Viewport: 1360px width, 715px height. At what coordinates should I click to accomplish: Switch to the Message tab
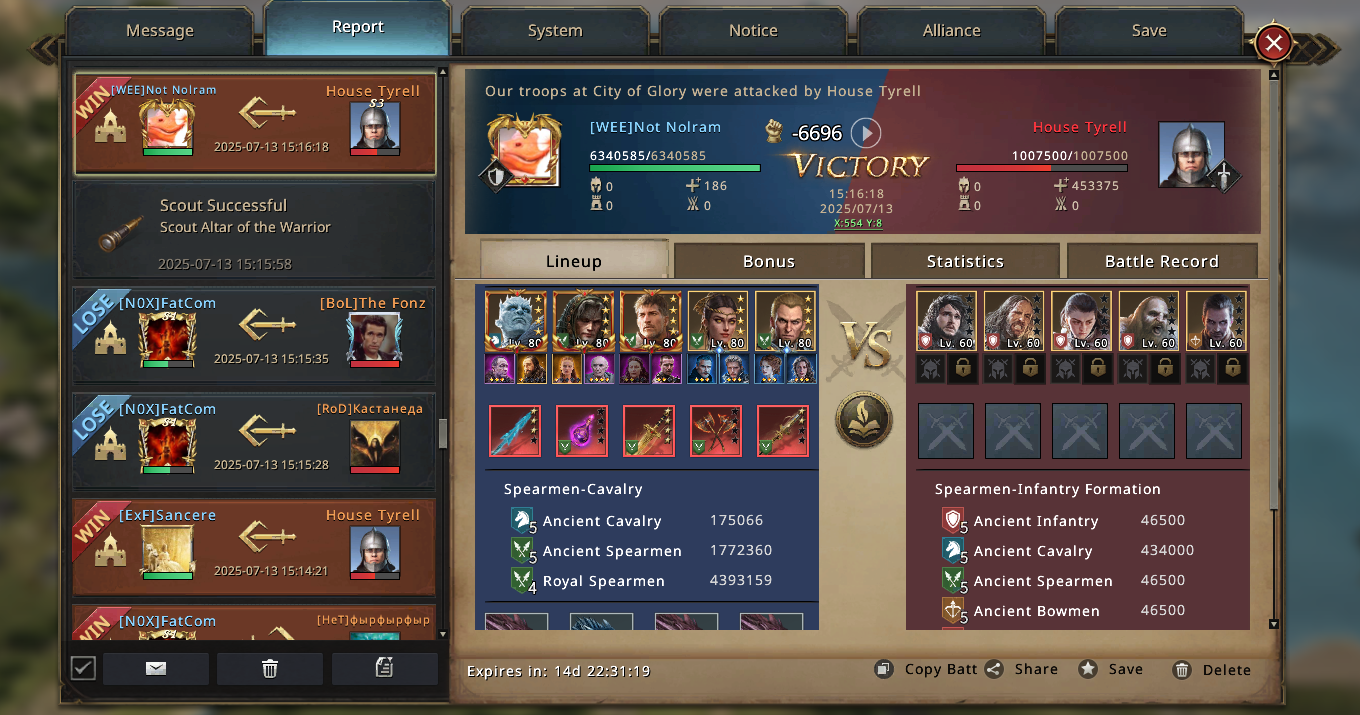pos(160,31)
